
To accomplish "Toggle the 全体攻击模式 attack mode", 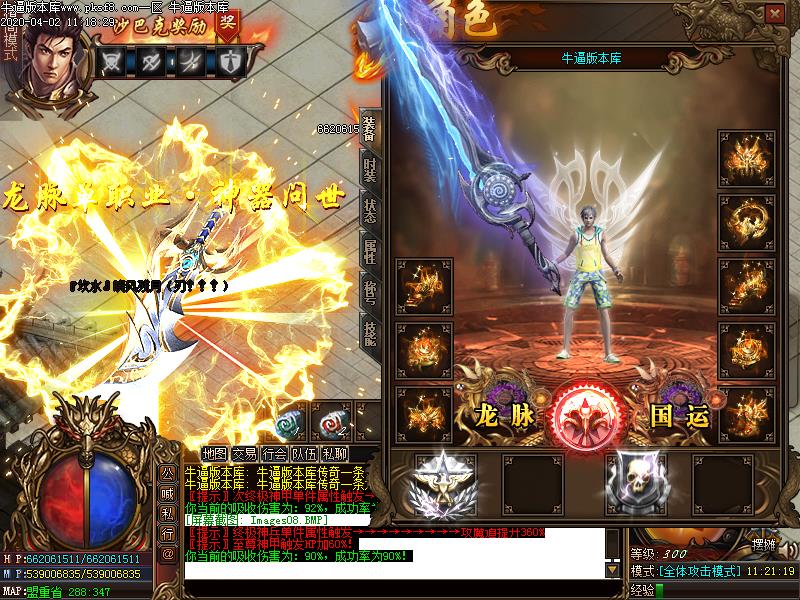I will click(698, 571).
